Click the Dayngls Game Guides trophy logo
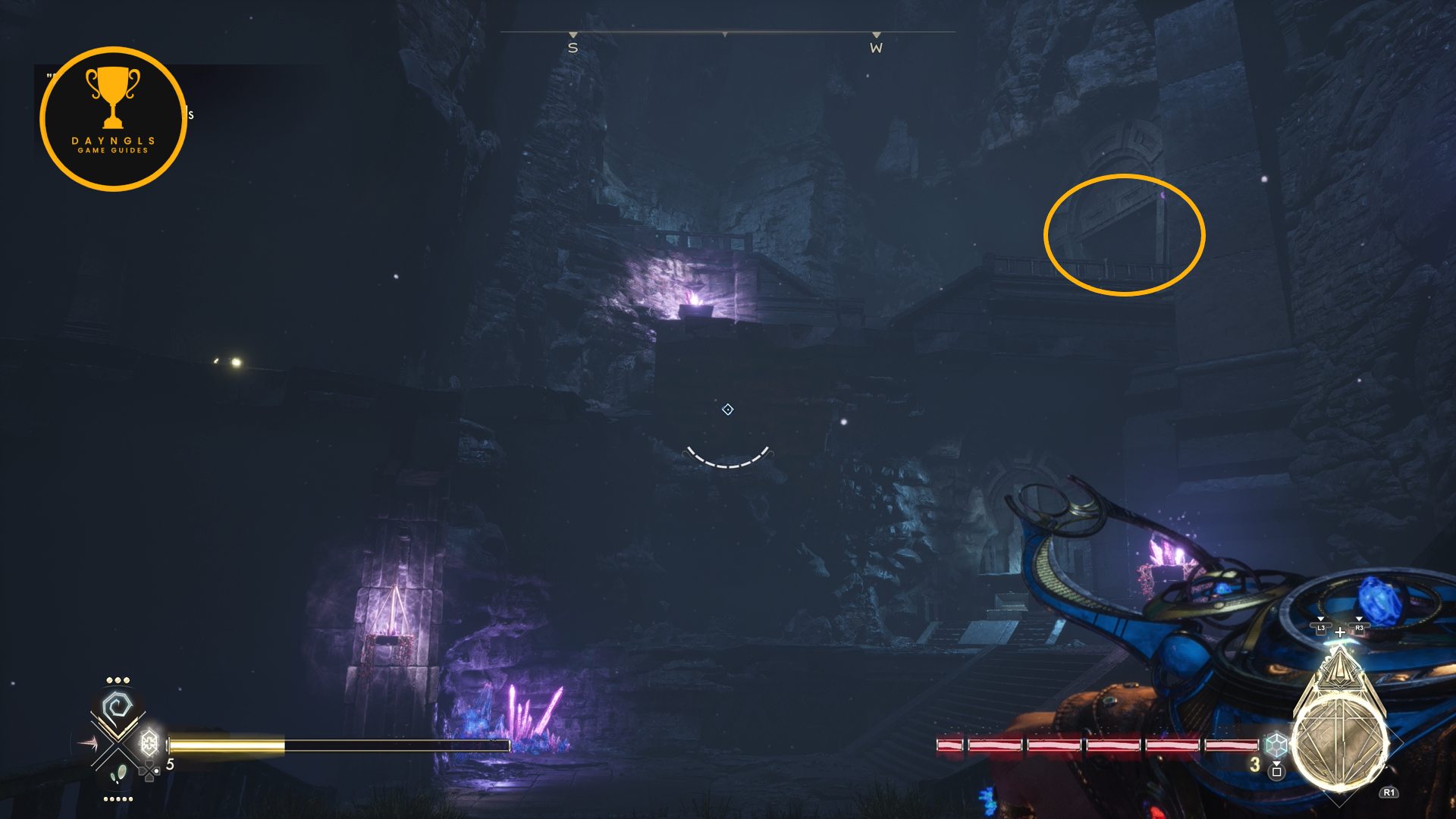 (114, 119)
